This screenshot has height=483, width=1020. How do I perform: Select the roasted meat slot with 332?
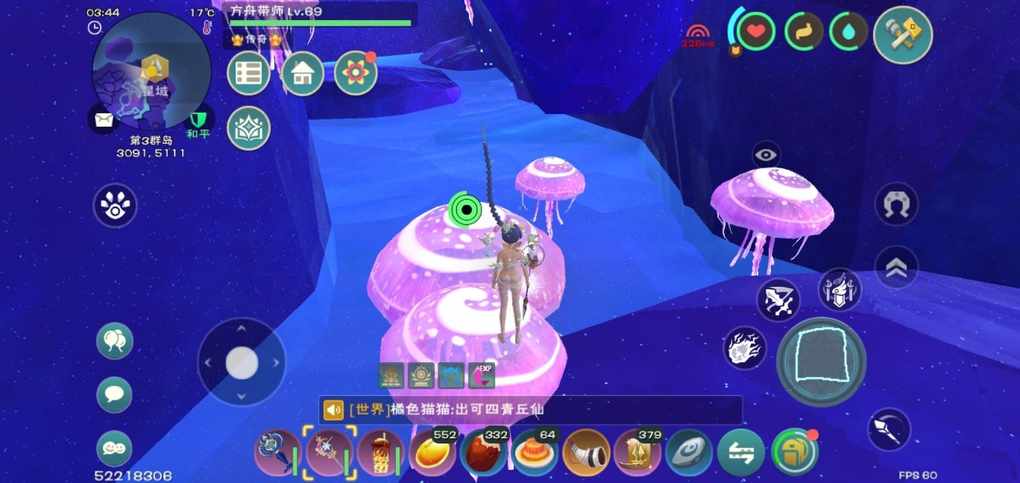484,453
